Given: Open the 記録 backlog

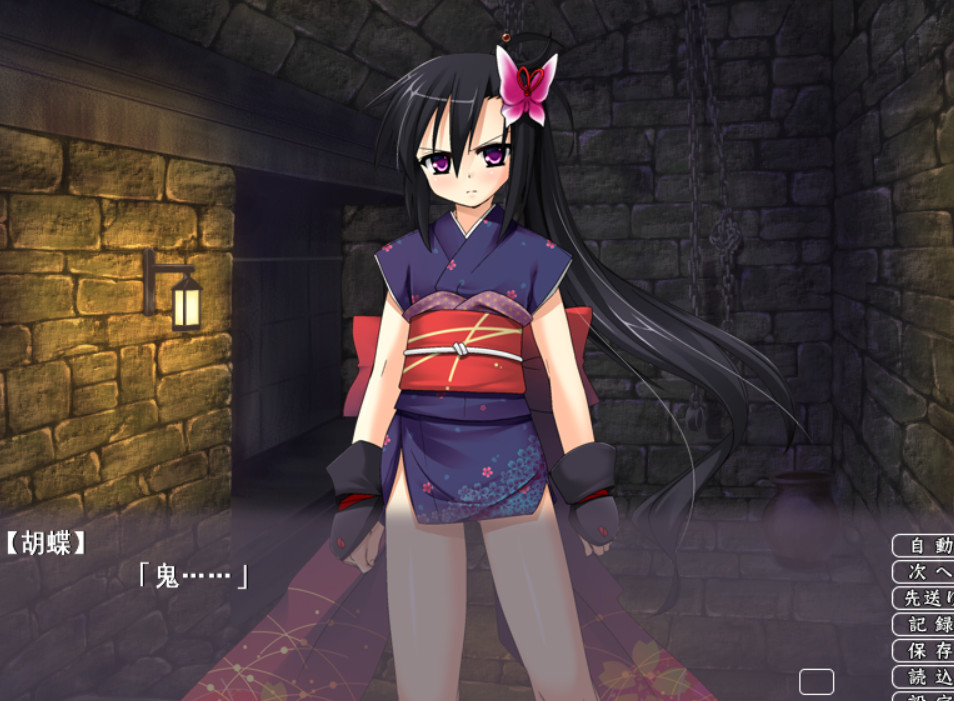Looking at the screenshot, I should coord(924,624).
